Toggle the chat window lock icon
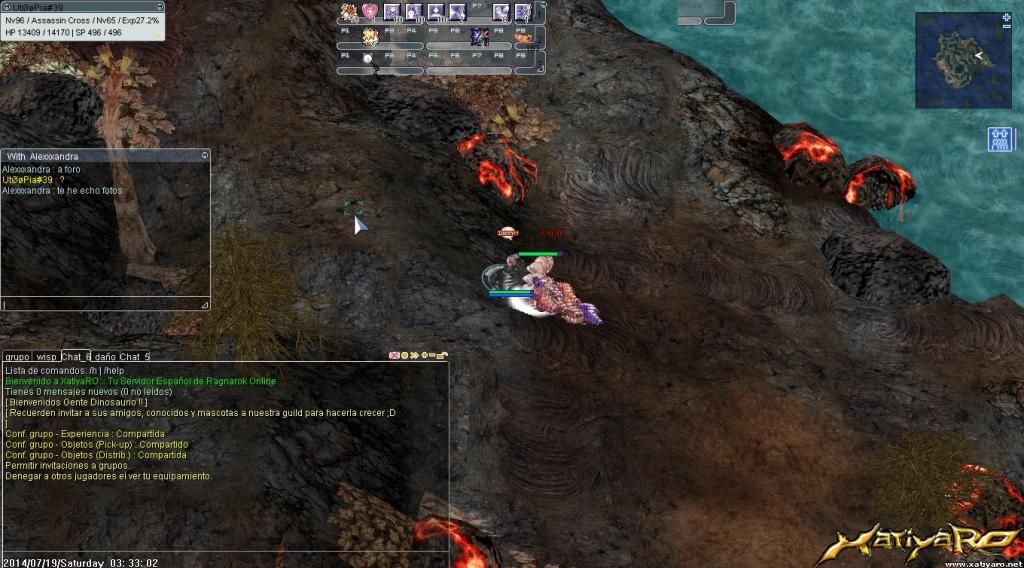The width and height of the screenshot is (1024, 568). (441, 355)
